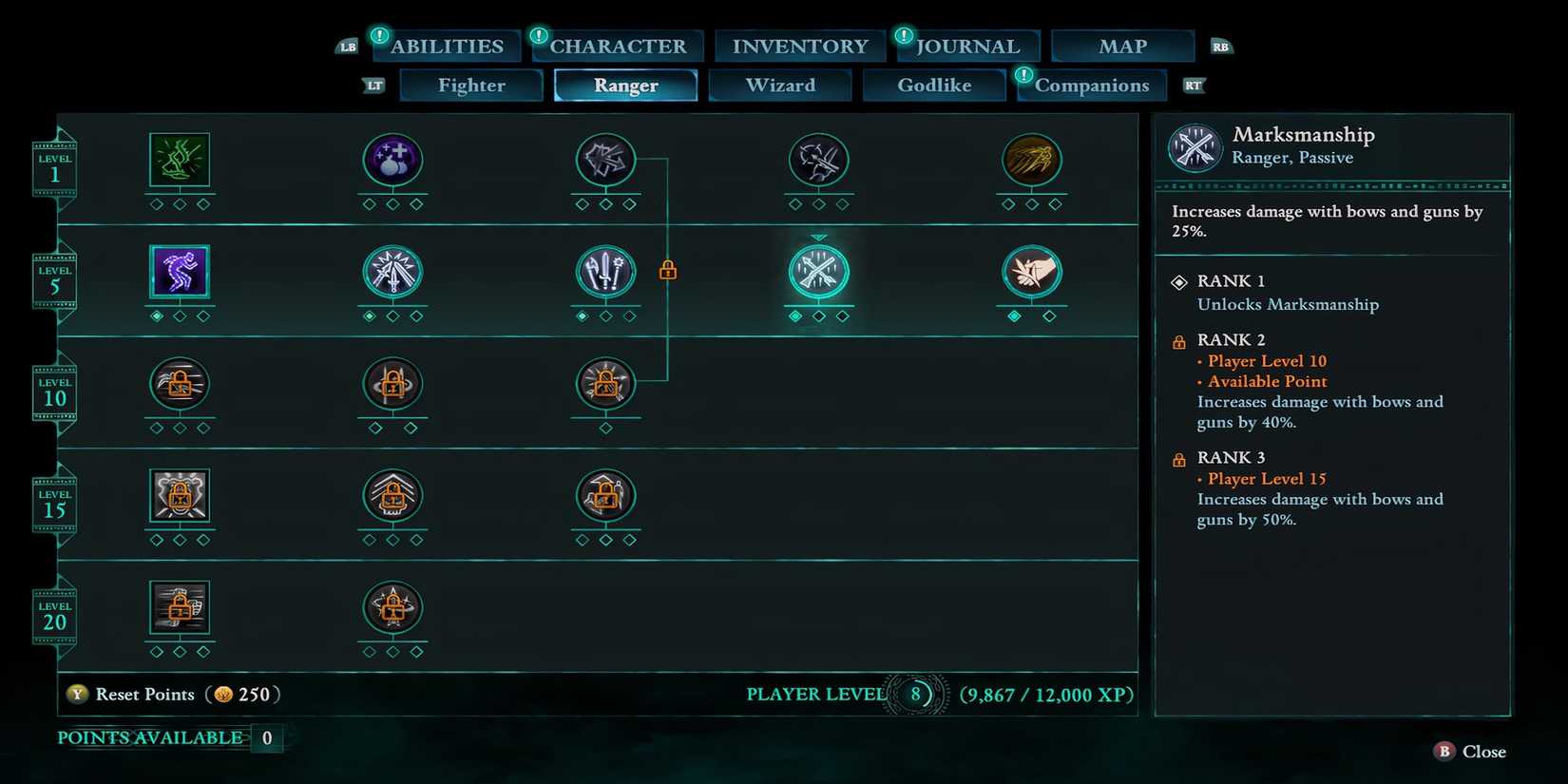Click the player level XP progress ring
Image resolution: width=1568 pixels, height=784 pixels.
(915, 694)
